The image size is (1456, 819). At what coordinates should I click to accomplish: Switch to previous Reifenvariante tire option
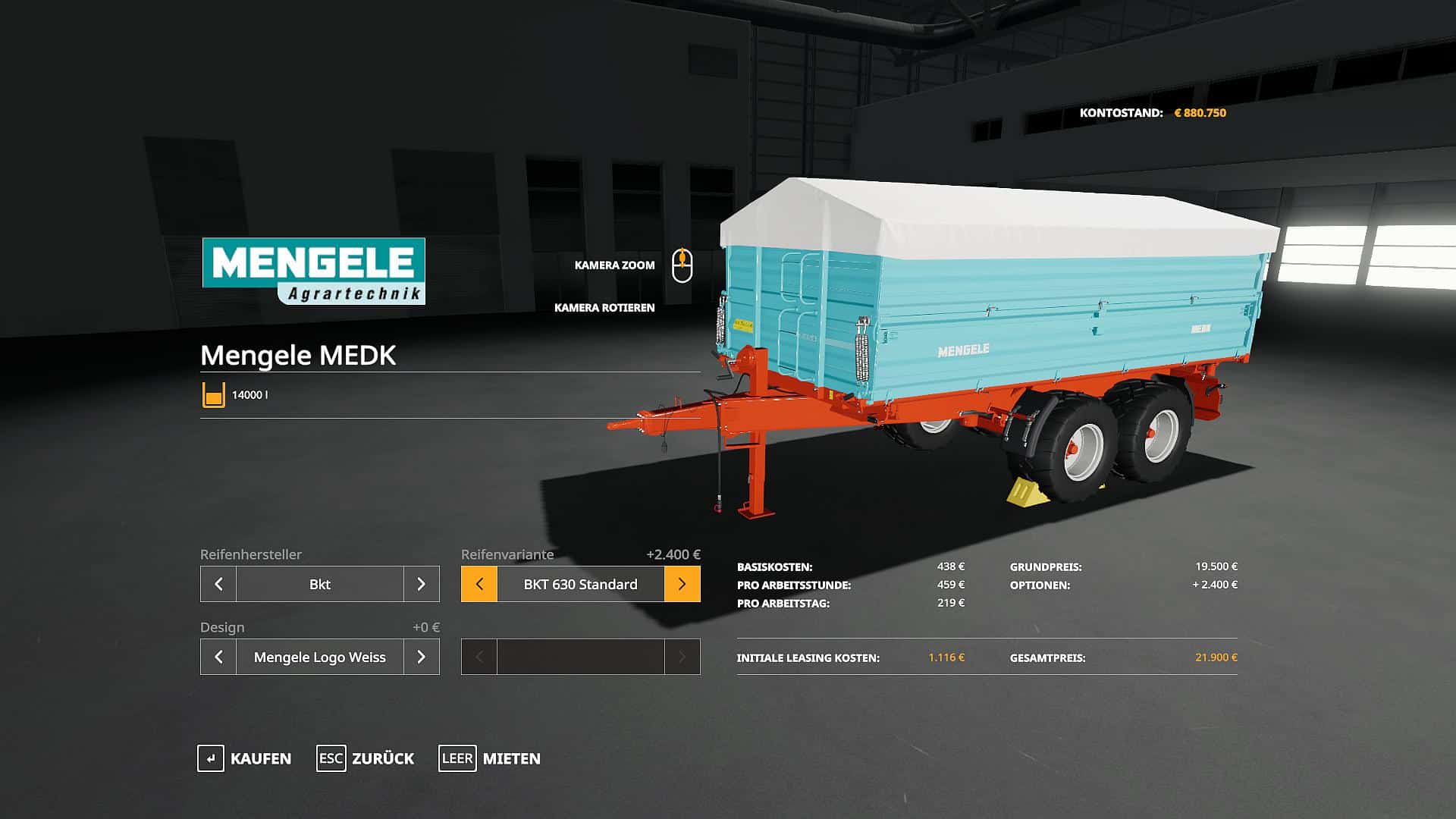[479, 584]
